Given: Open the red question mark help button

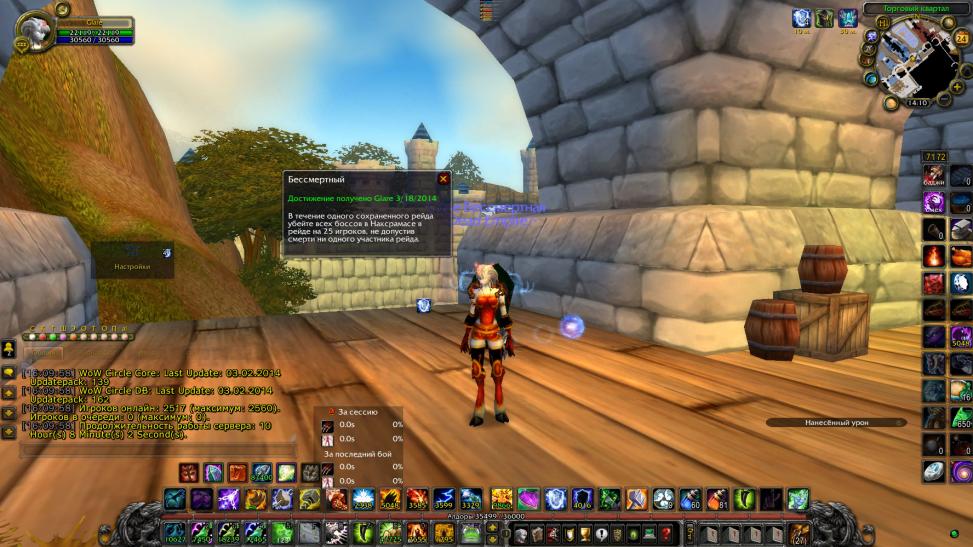Looking at the screenshot, I should (664, 533).
